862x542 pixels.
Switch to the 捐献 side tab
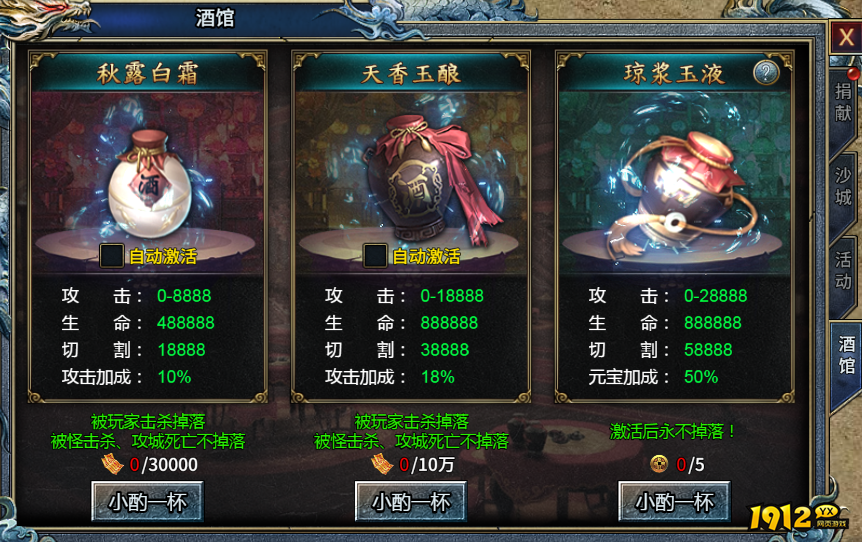click(x=844, y=103)
